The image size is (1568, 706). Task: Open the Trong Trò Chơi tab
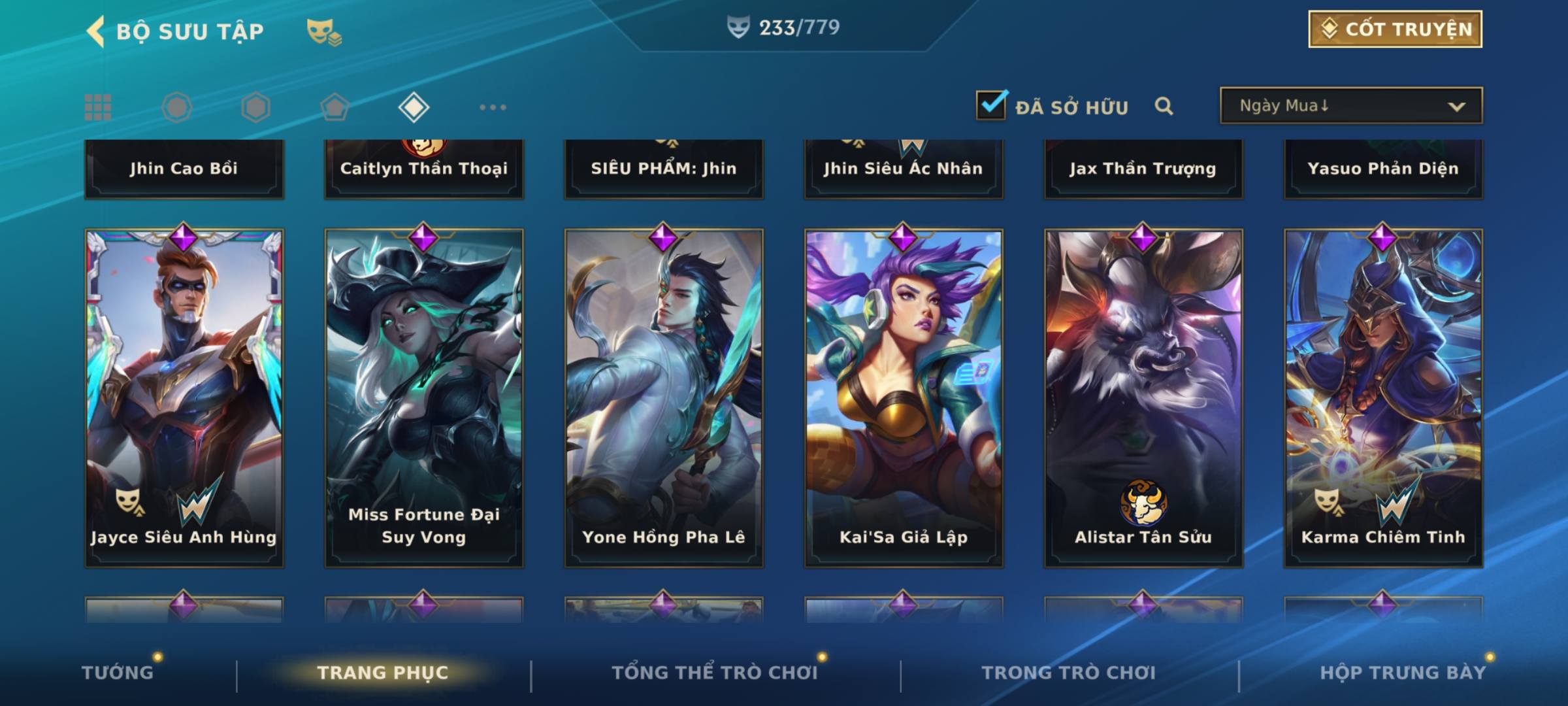1069,673
